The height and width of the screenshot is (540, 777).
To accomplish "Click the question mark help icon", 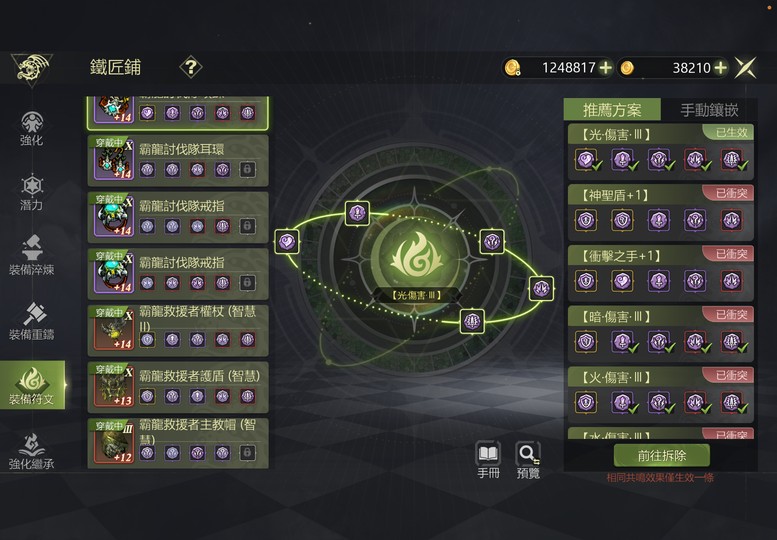I will click(x=190, y=67).
